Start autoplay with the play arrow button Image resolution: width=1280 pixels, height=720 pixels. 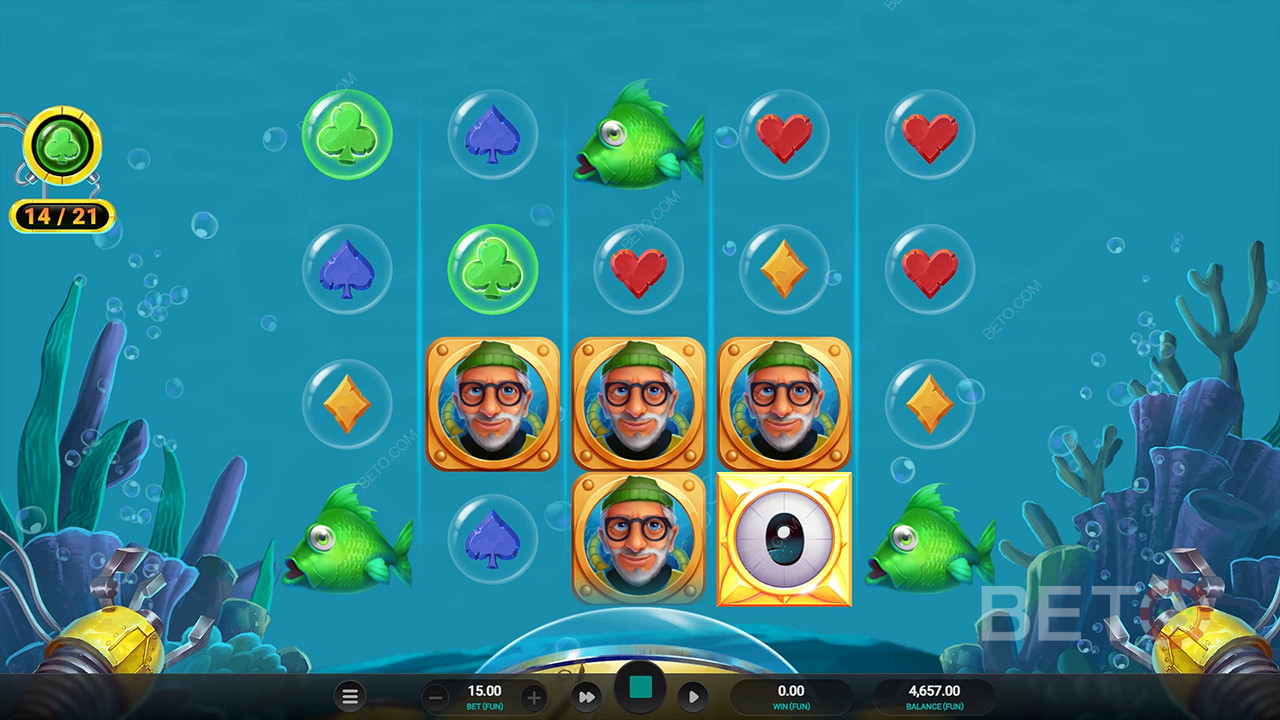[x=693, y=697]
